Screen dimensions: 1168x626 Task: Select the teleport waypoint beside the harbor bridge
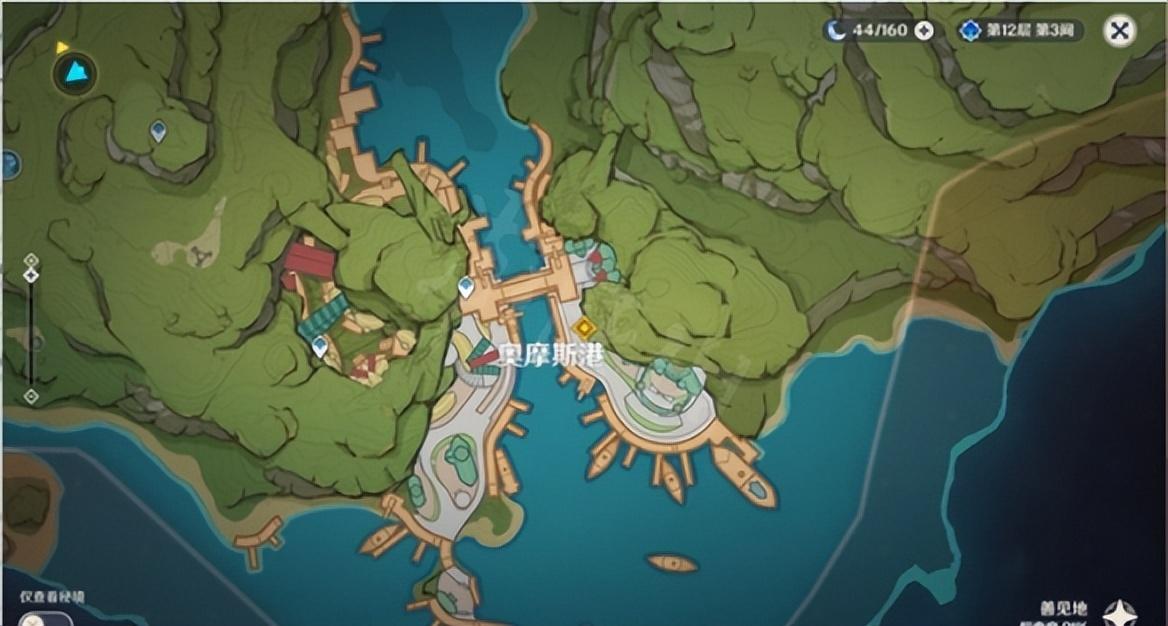click(x=465, y=289)
